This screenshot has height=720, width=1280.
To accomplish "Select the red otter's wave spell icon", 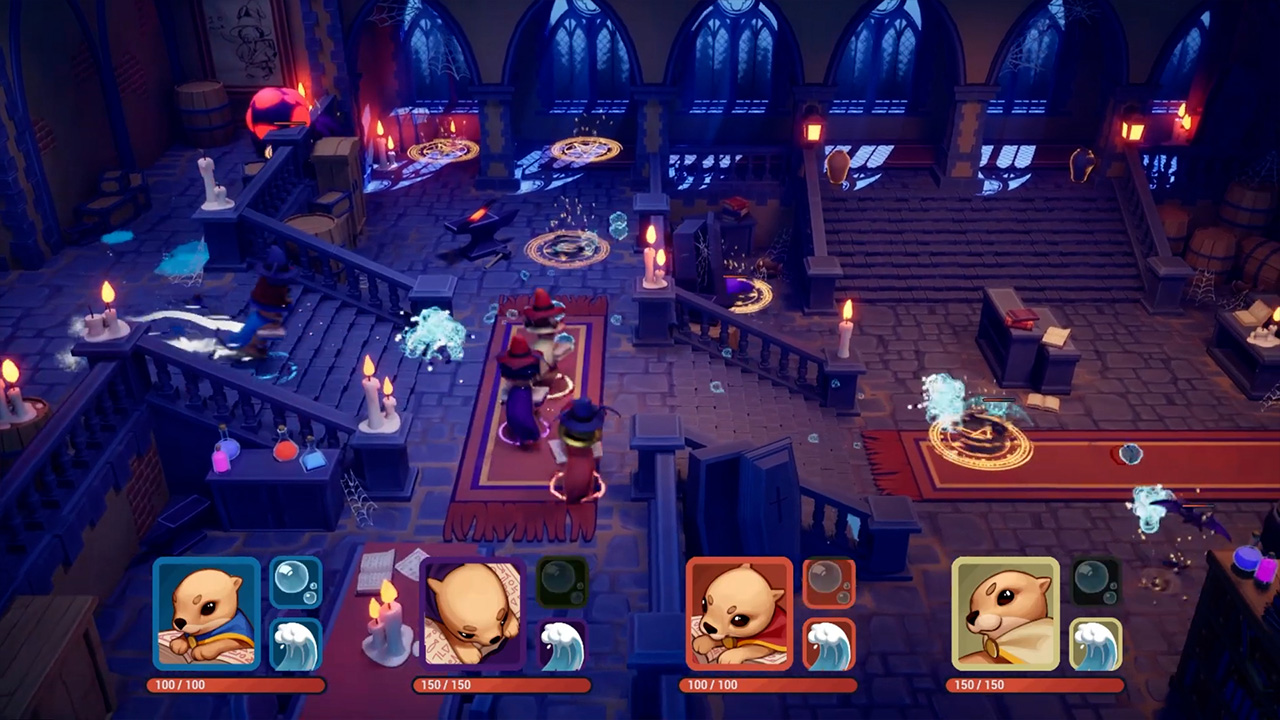I will (x=830, y=645).
